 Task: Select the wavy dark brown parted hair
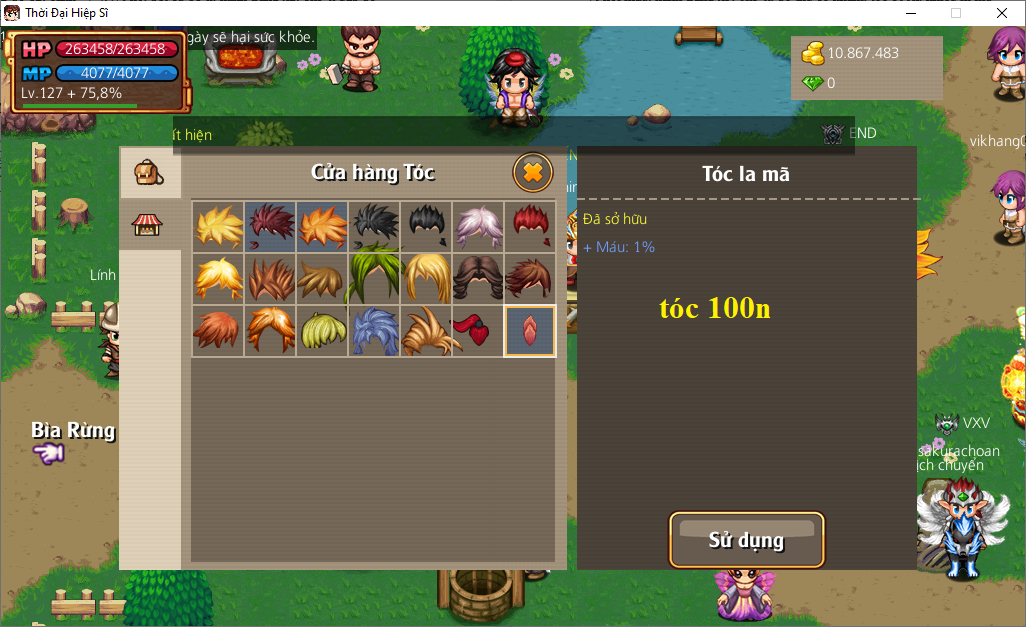(x=478, y=279)
